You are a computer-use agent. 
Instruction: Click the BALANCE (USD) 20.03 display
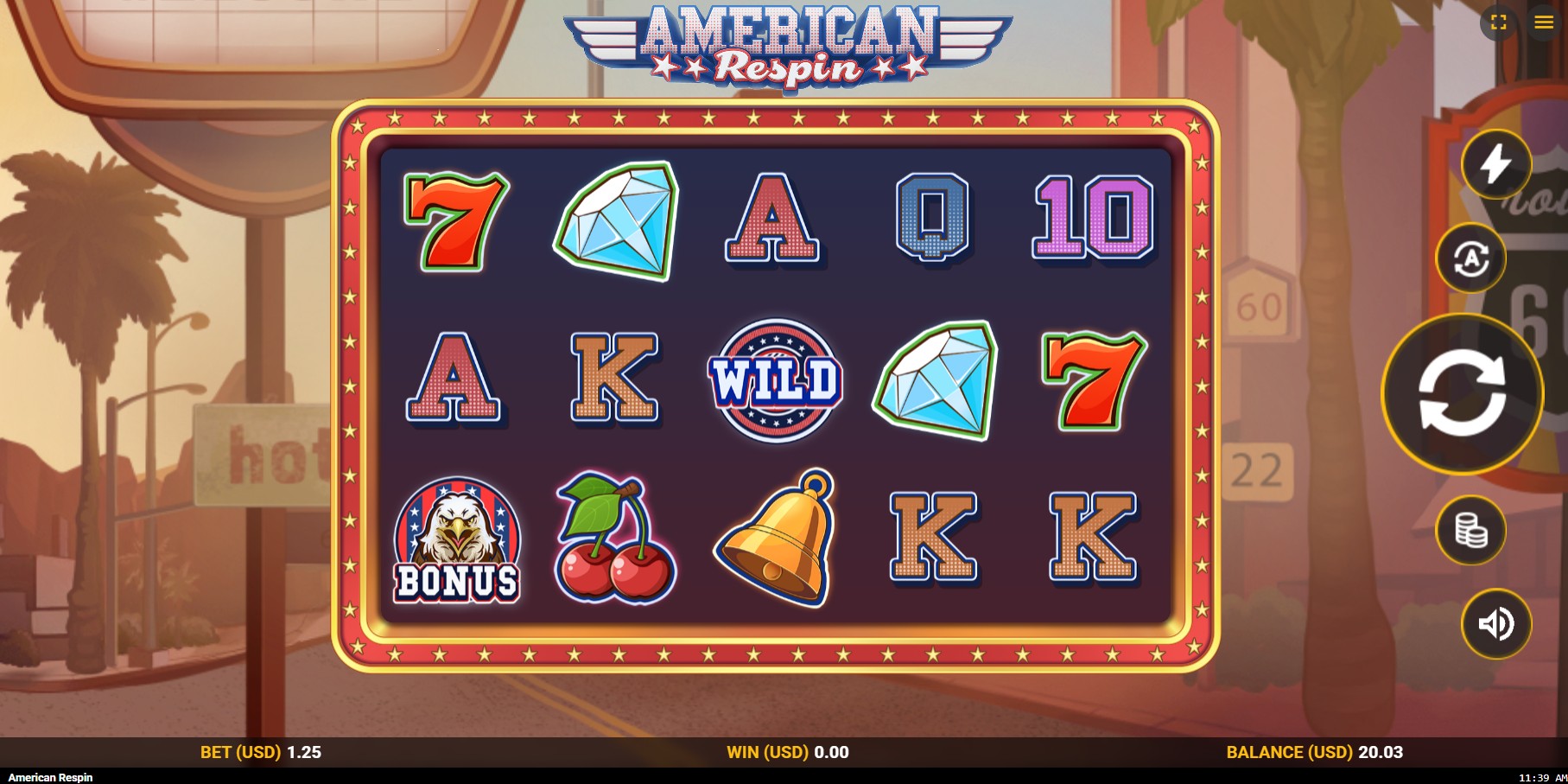tap(1314, 751)
